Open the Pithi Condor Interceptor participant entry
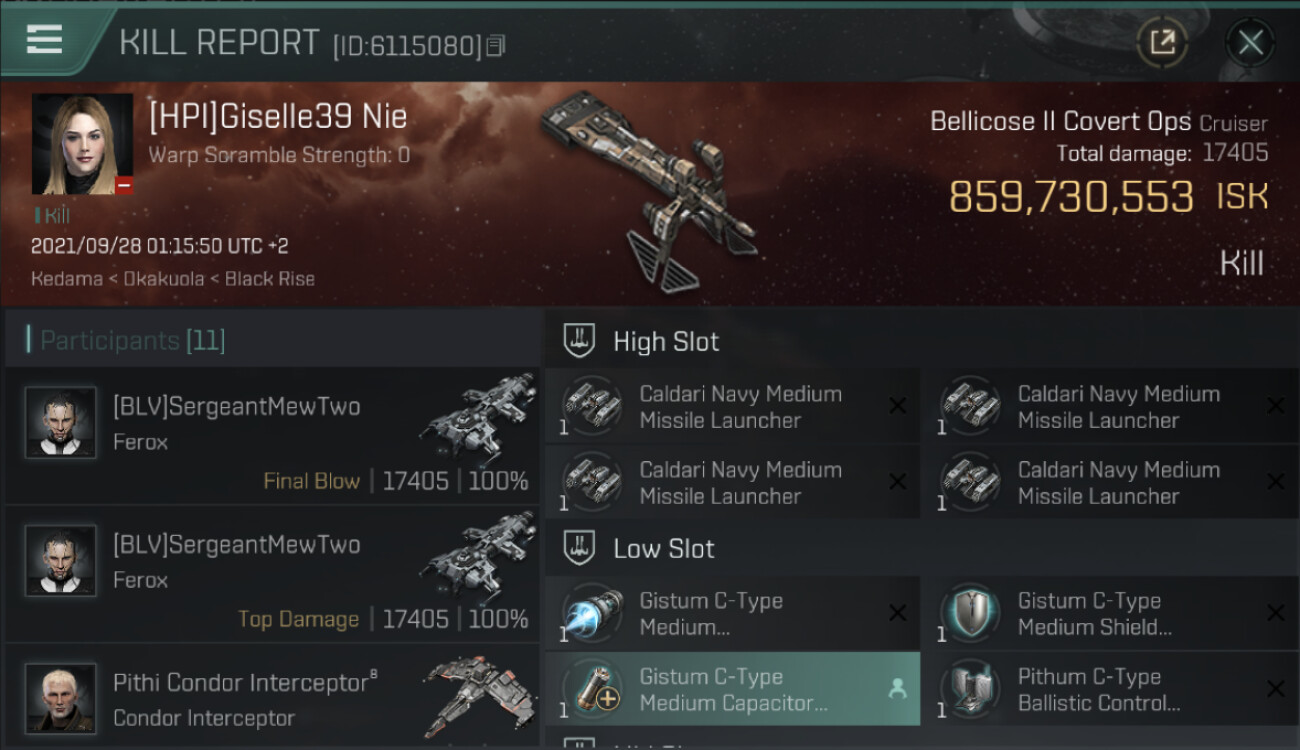The image size is (1300, 750). 272,698
